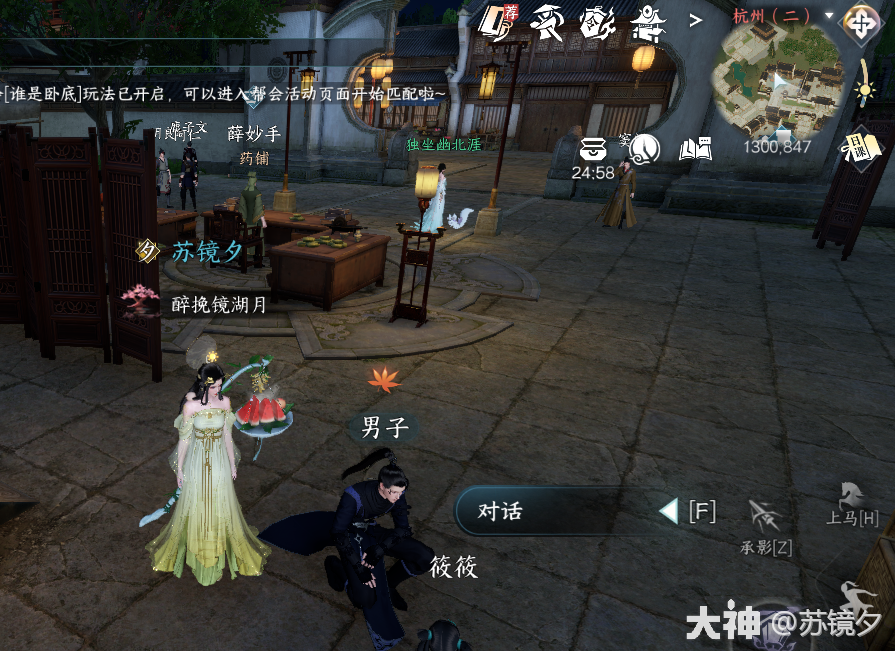The image size is (895, 651).
Task: Open the pagoda building icon in top bar
Action: 647,21
